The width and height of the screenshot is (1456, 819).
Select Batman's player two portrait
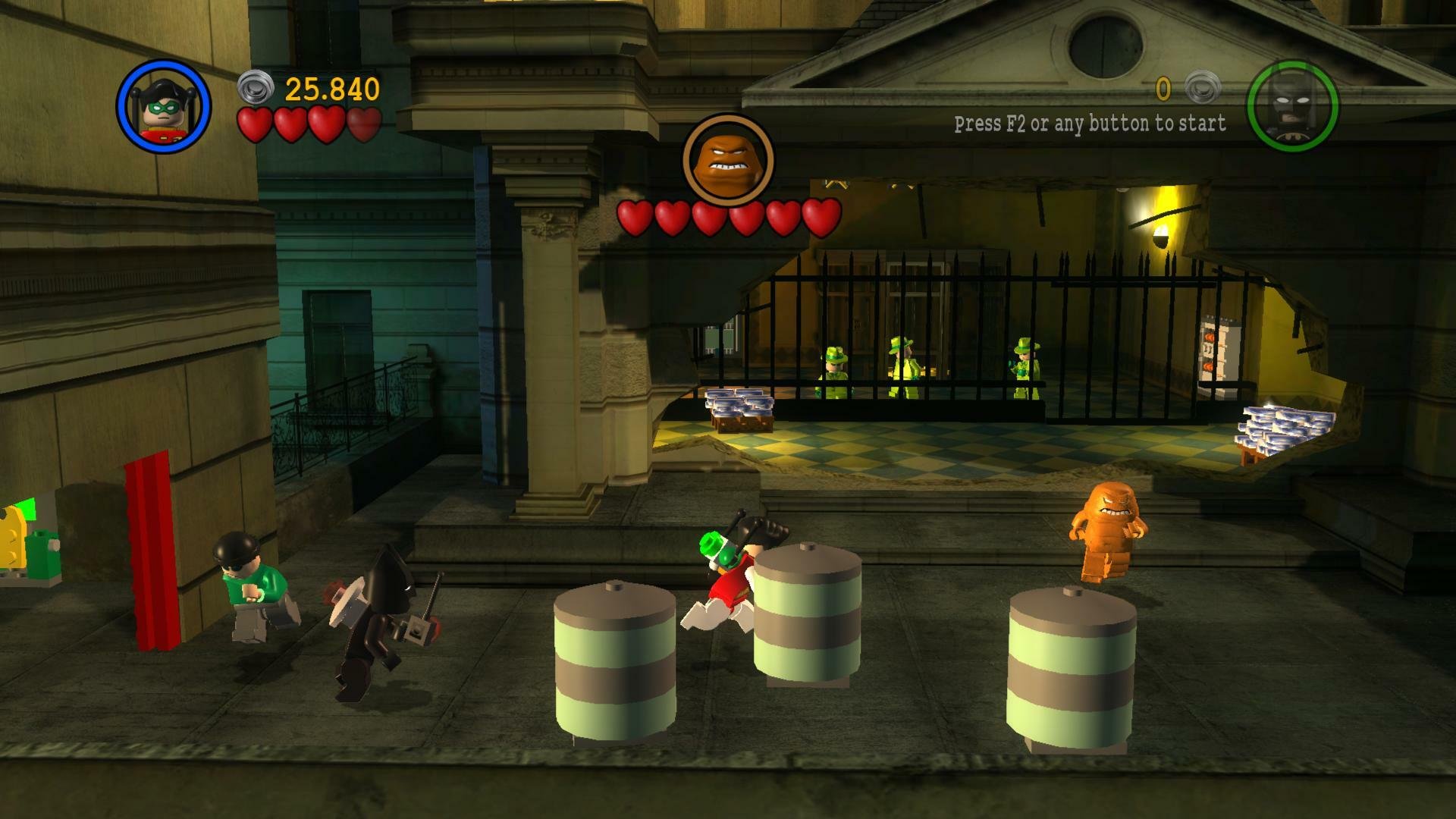(x=1292, y=106)
